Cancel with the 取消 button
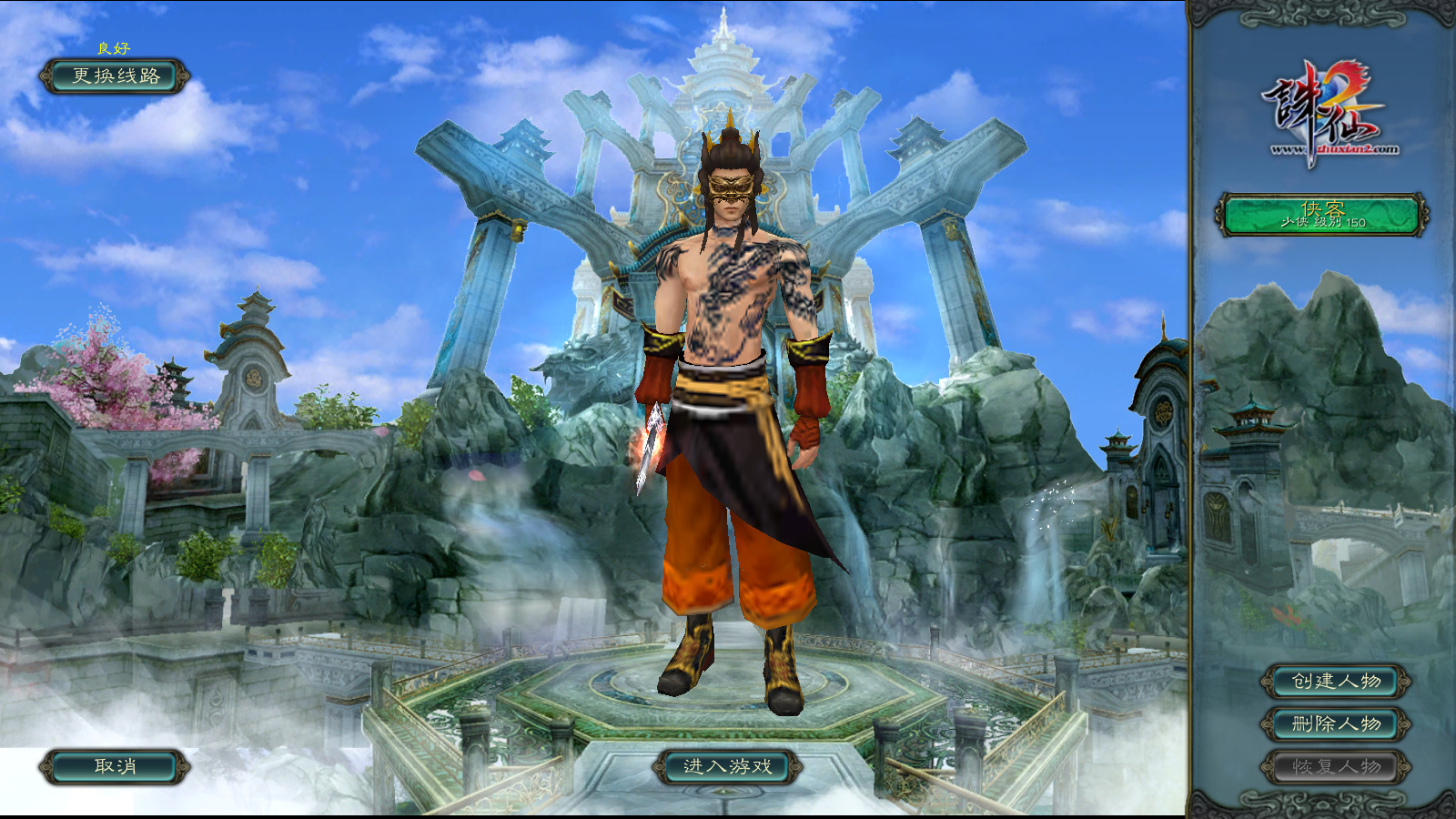The height and width of the screenshot is (819, 1456). click(x=116, y=767)
